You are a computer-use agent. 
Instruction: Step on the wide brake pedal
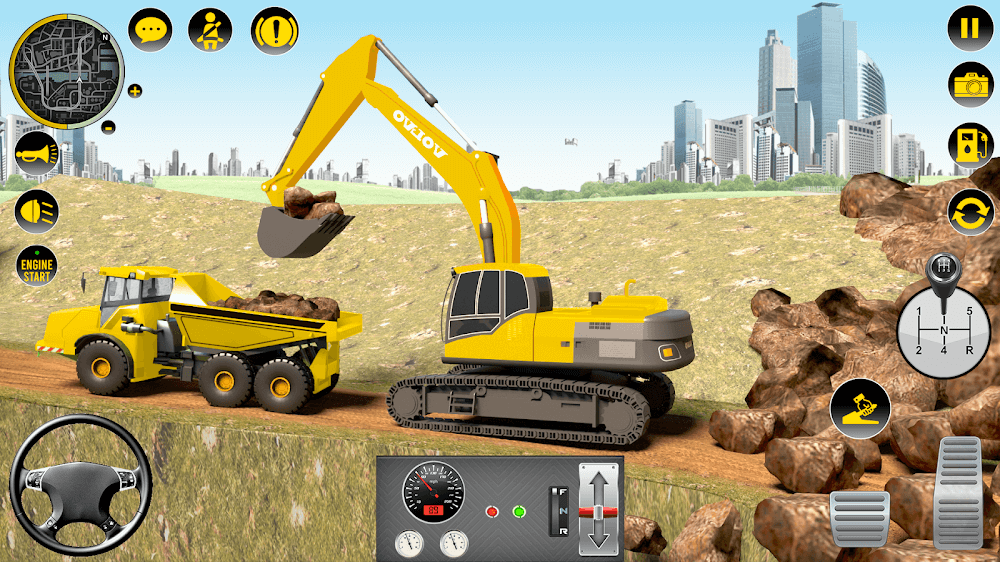pos(859,518)
